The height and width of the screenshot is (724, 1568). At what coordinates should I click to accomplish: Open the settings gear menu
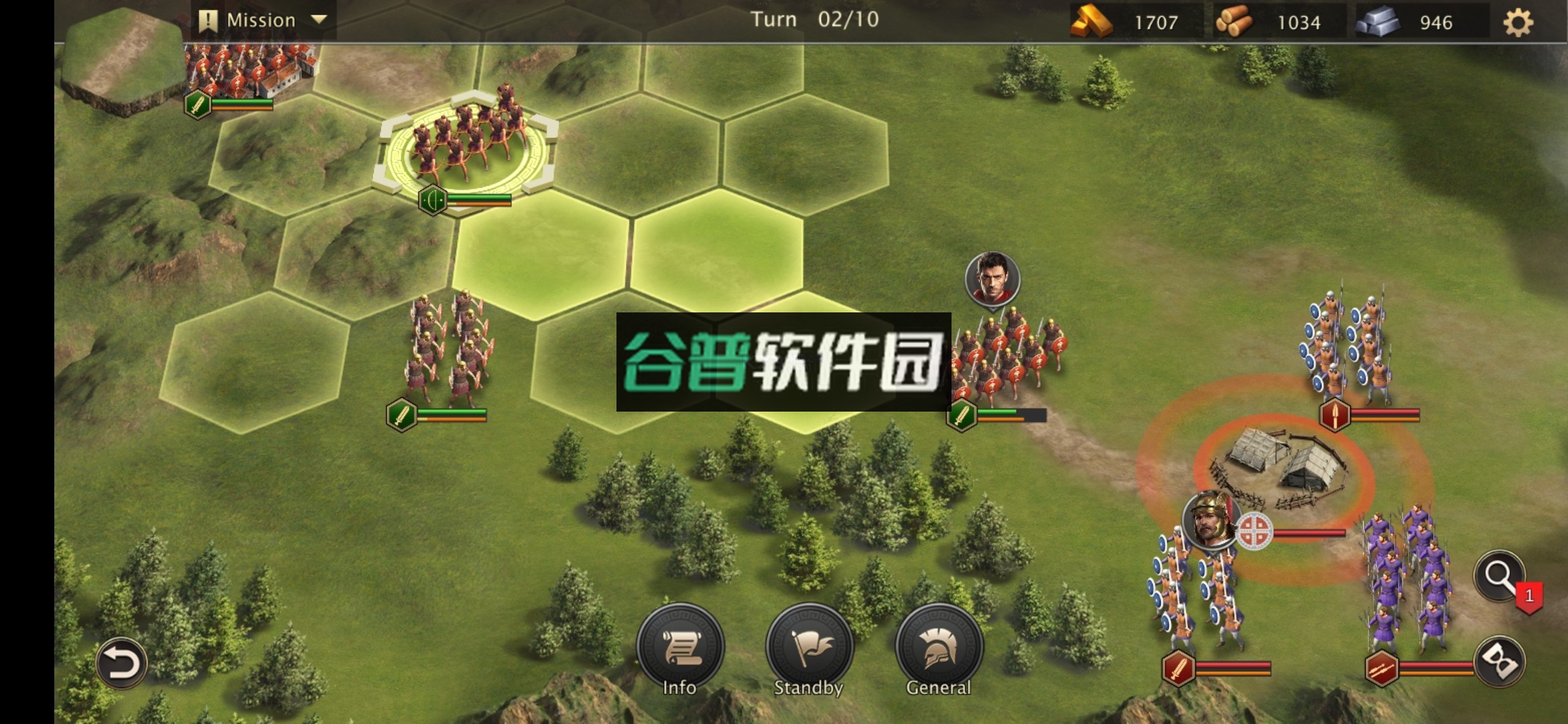(1520, 21)
